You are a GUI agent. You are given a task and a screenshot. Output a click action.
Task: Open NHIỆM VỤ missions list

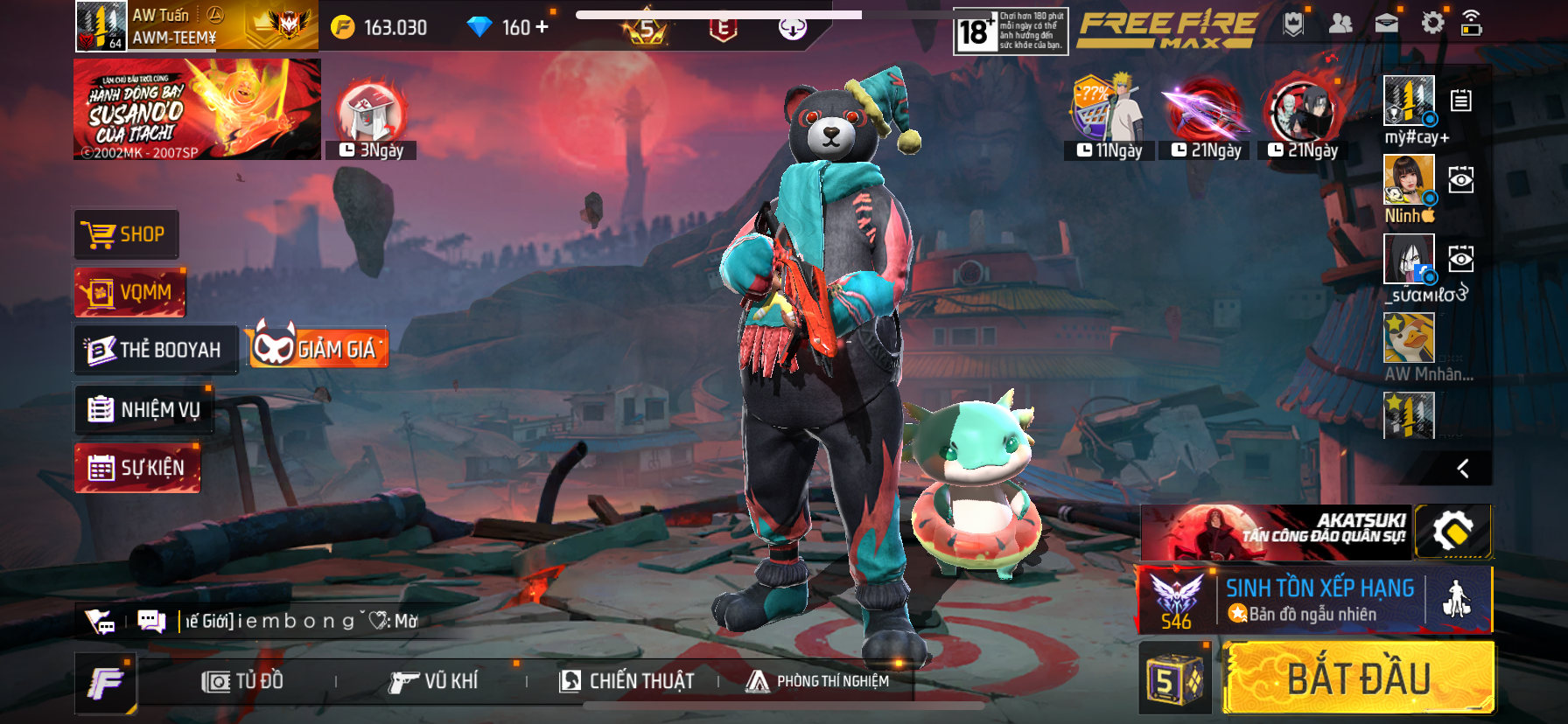point(144,409)
